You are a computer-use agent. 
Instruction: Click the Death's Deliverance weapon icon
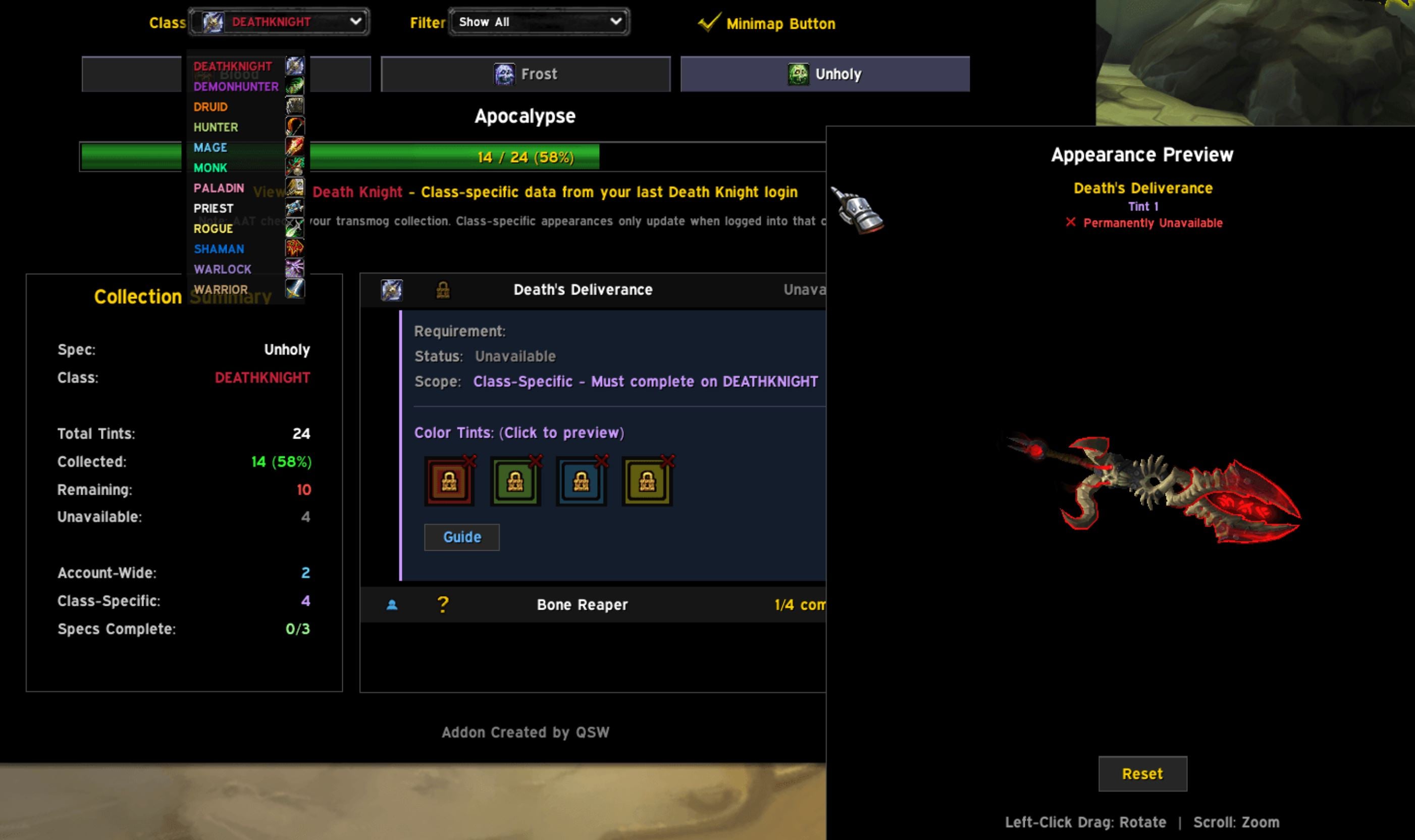coord(392,289)
